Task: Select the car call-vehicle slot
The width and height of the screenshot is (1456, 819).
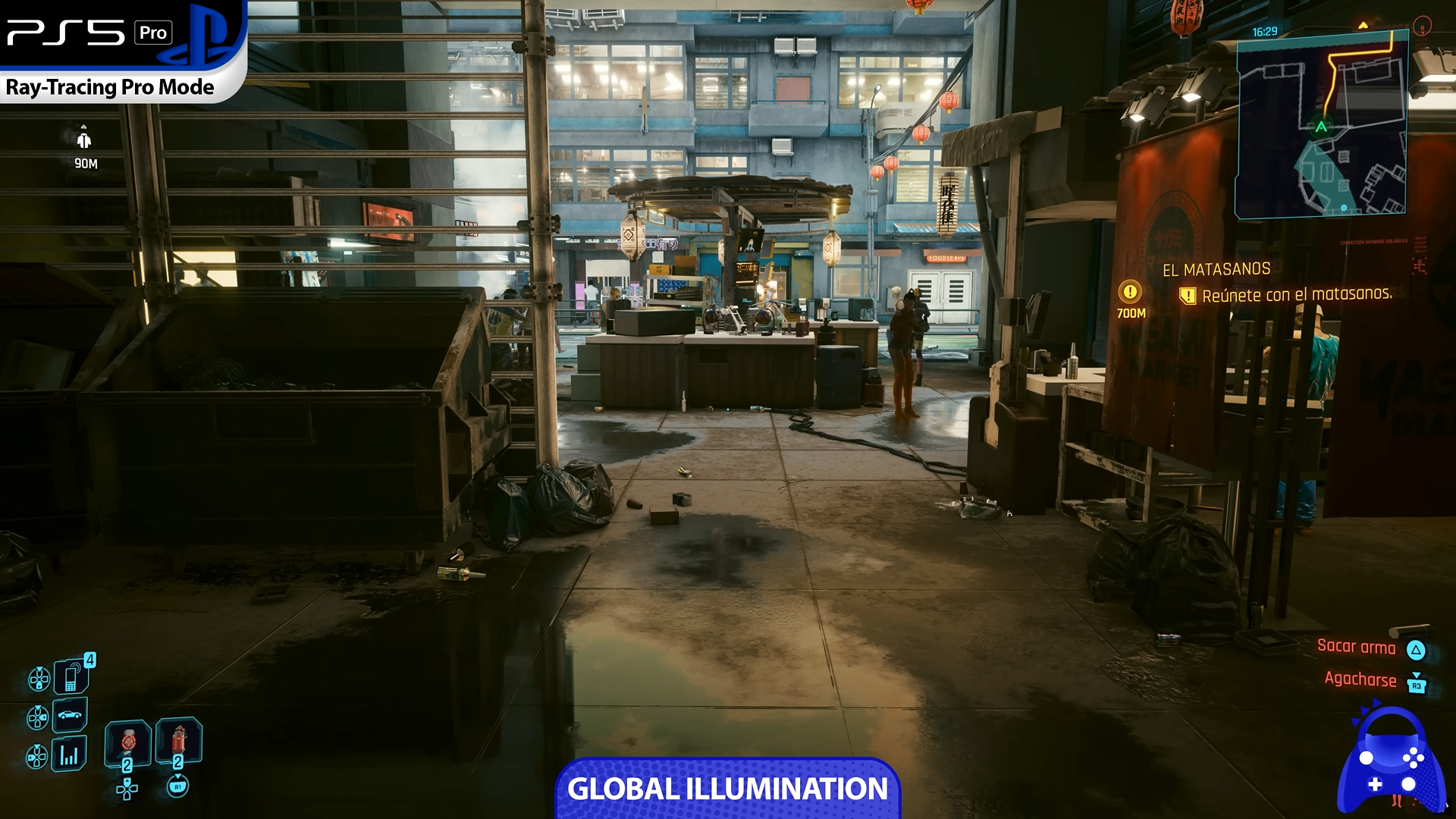Action: coord(70,714)
